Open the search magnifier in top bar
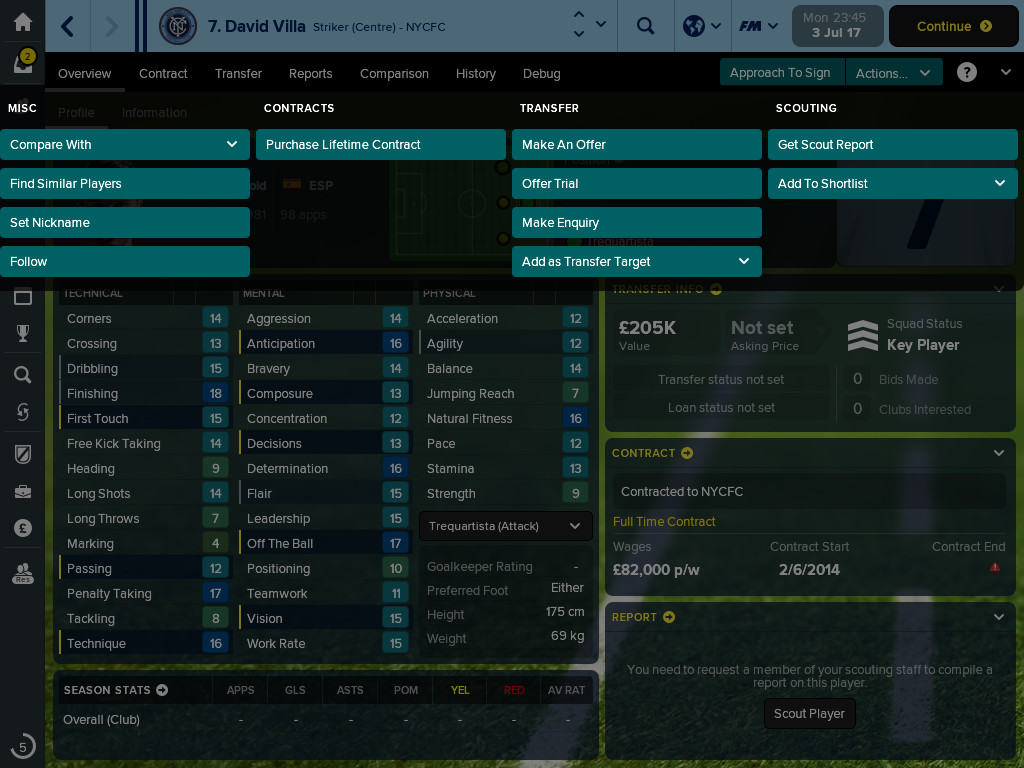This screenshot has height=768, width=1024. (646, 26)
